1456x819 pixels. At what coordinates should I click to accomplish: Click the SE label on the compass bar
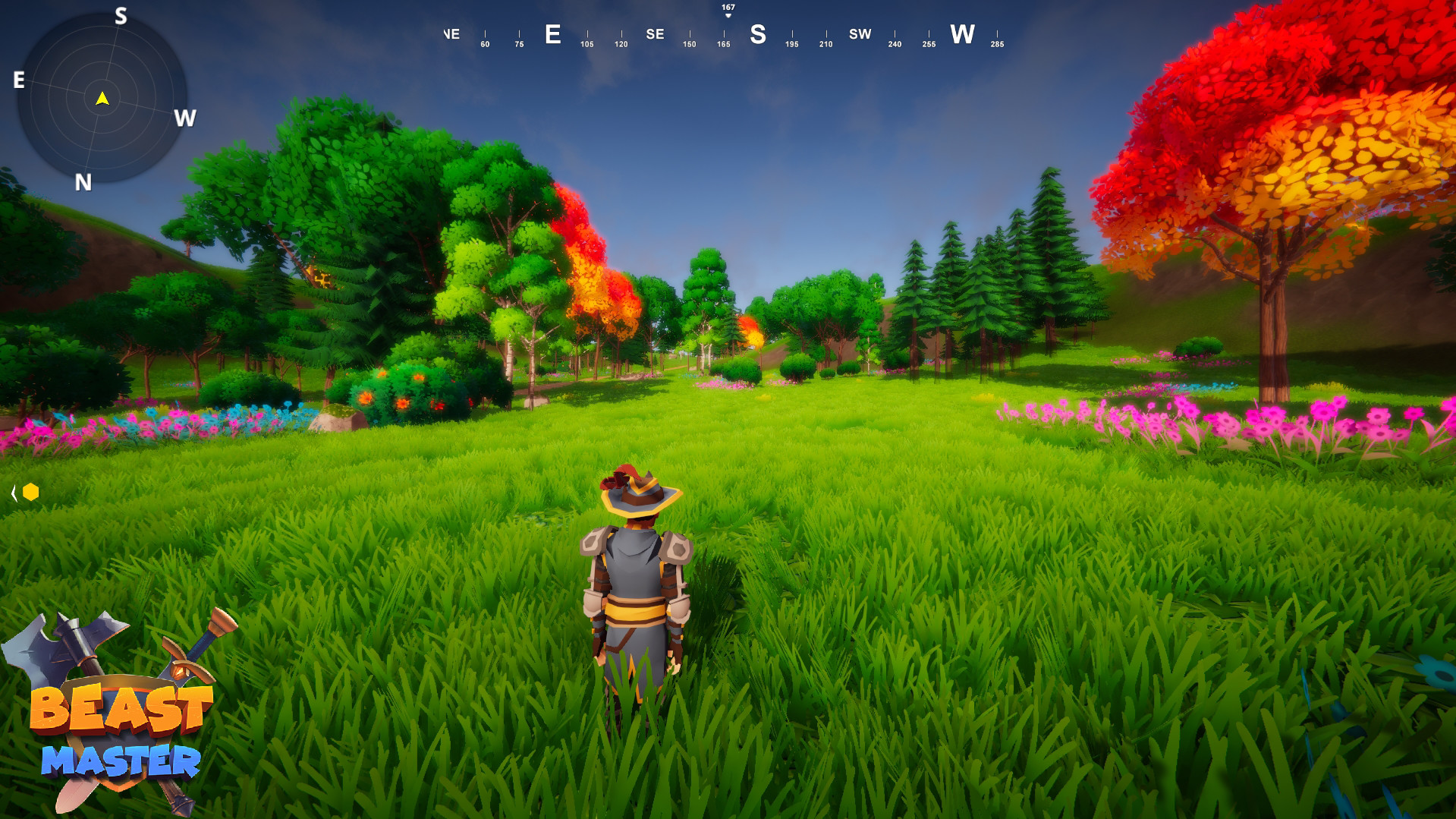pos(654,34)
